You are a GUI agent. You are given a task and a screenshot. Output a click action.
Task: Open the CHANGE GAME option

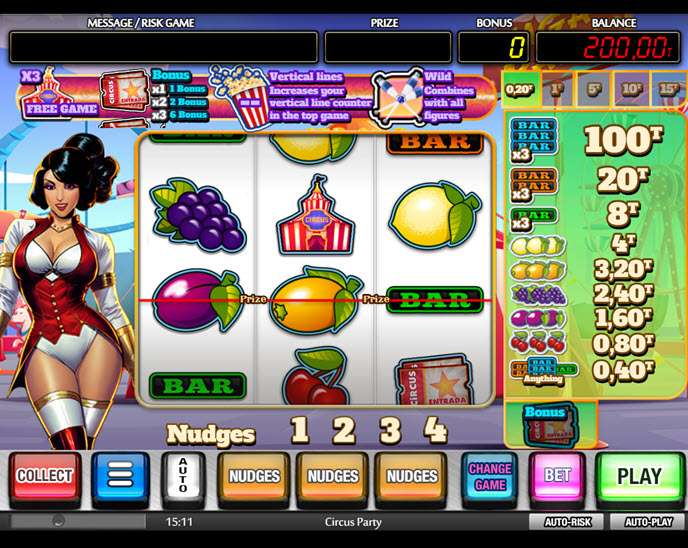489,476
